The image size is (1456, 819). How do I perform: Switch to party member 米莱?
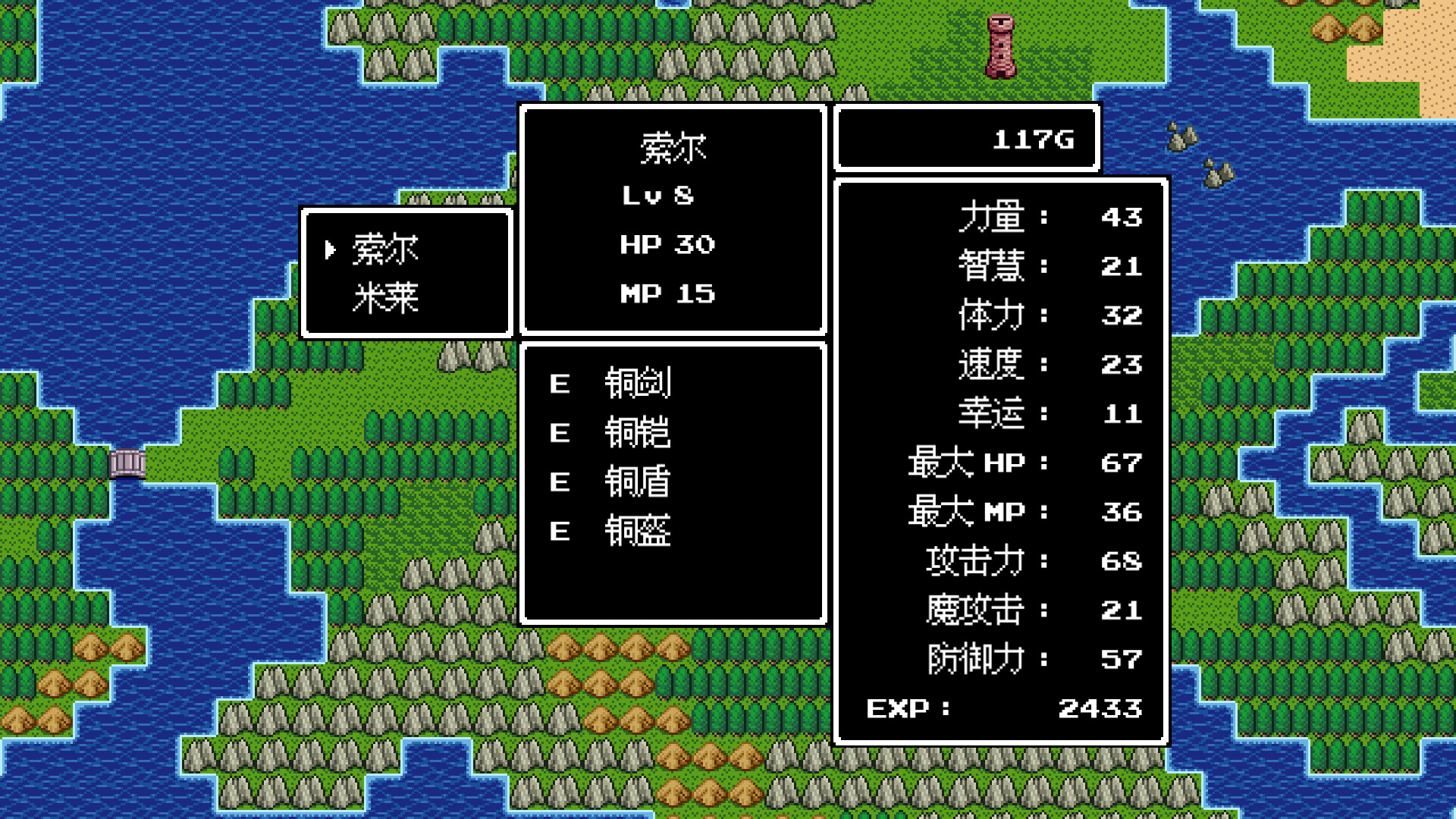387,296
